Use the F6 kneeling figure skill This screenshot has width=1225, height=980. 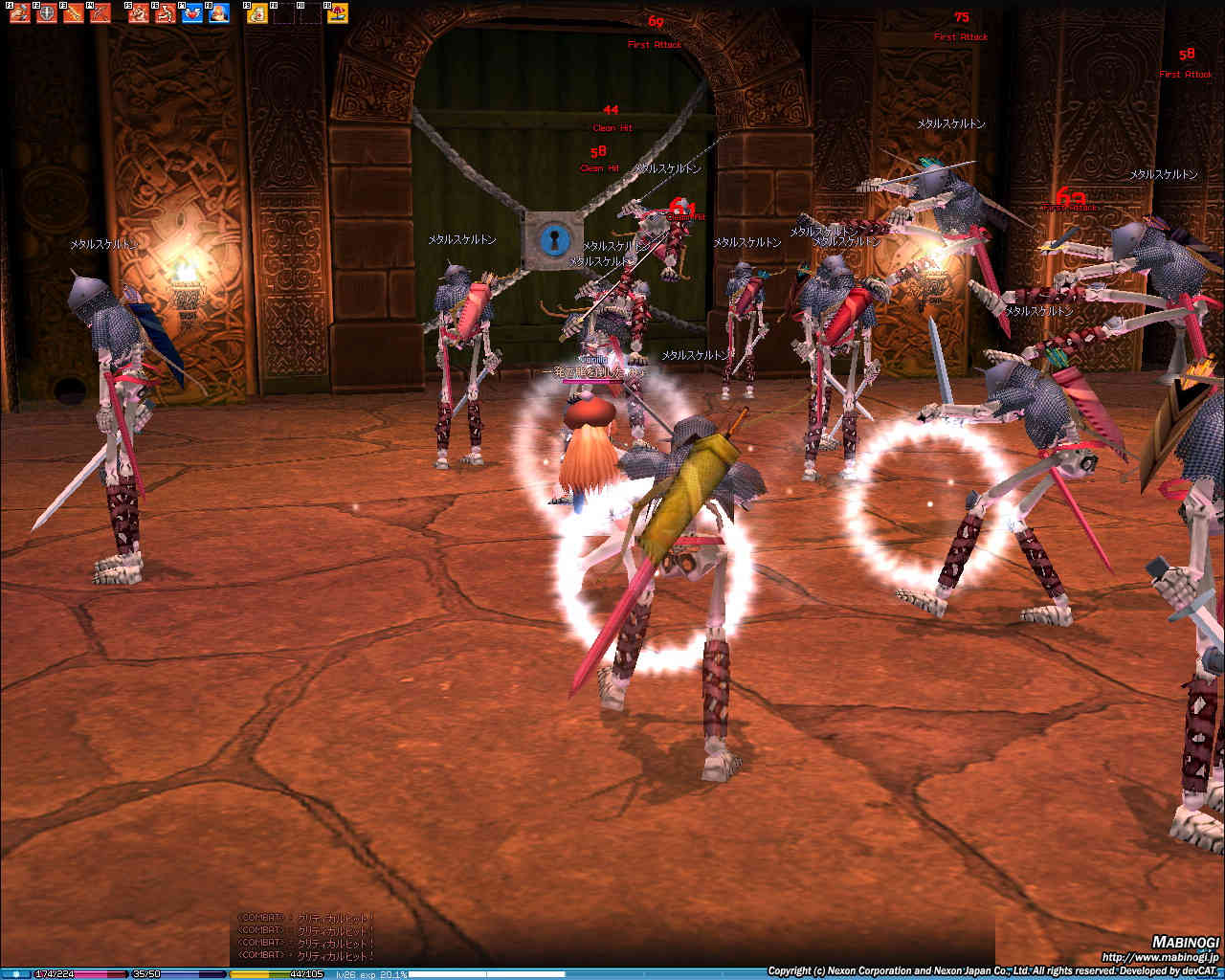tap(166, 13)
